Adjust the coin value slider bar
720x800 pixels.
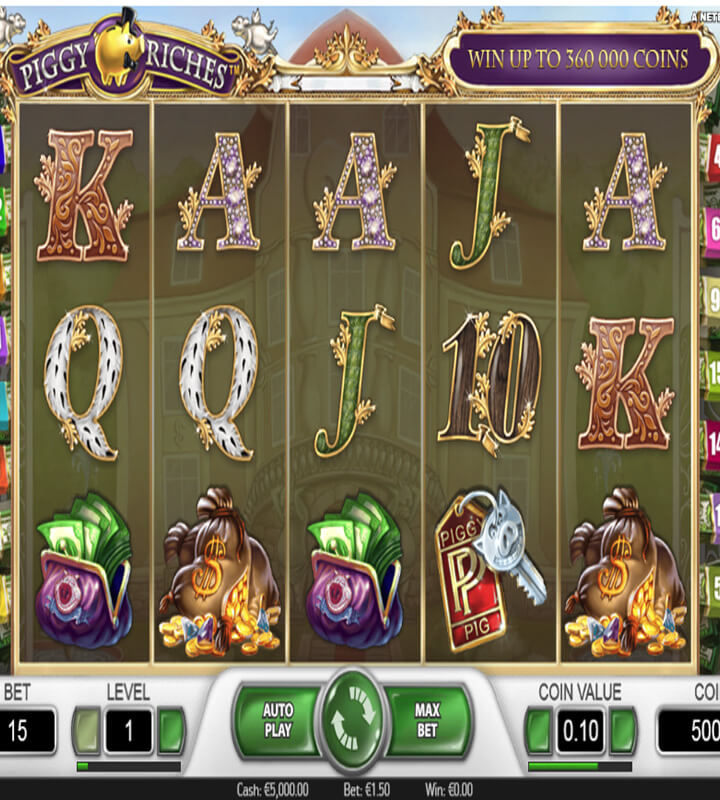pyautogui.click(x=581, y=767)
